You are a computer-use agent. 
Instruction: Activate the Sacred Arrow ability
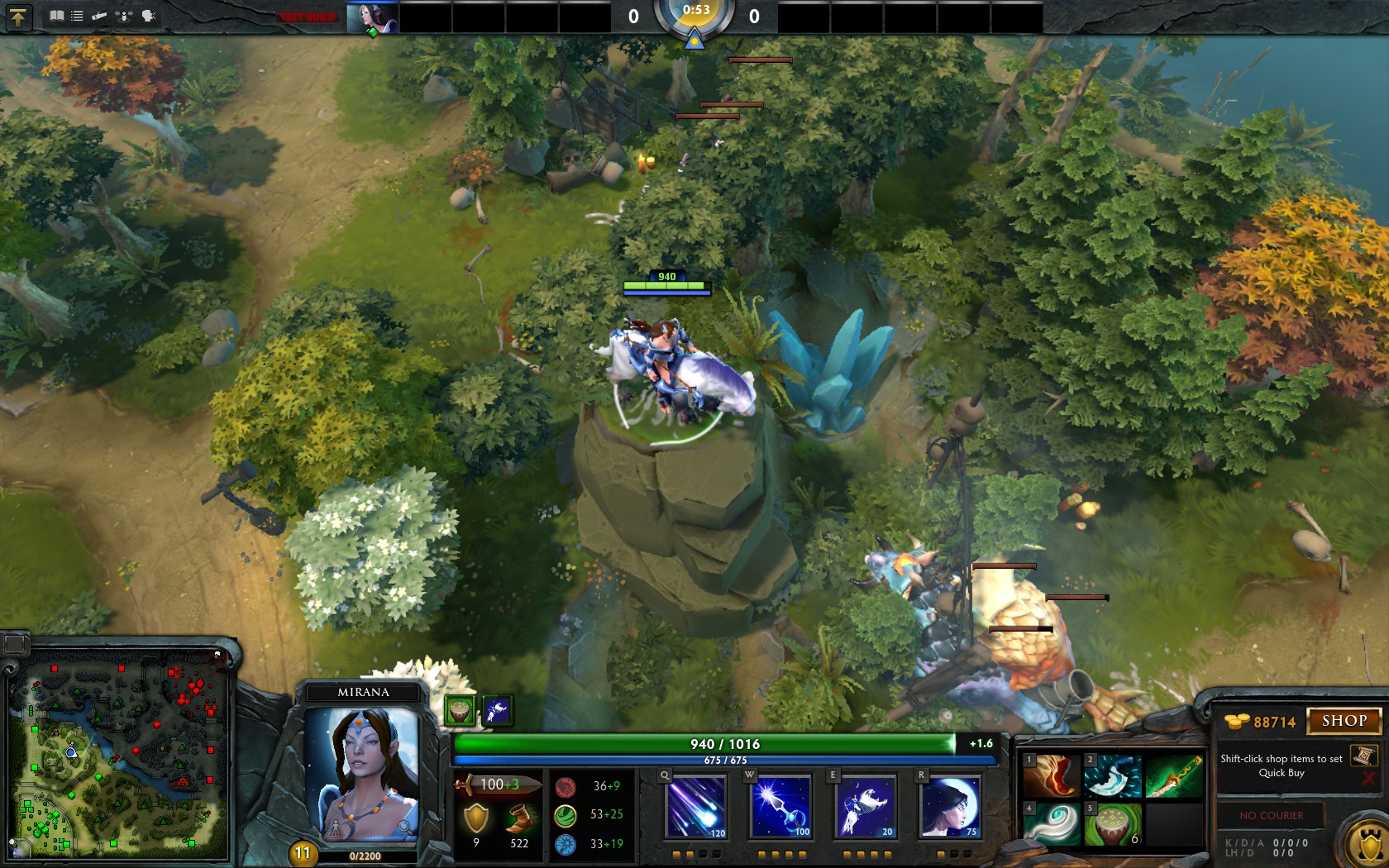tap(781, 806)
